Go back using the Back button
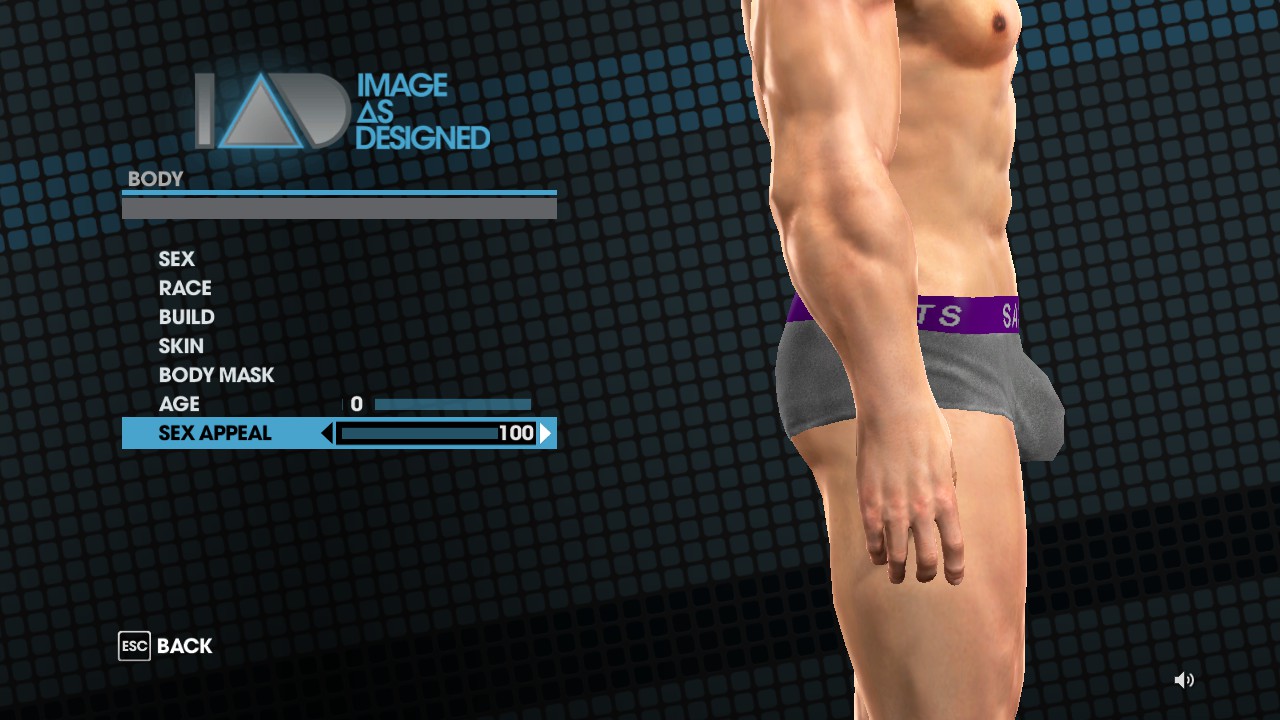1280x720 pixels. coord(166,646)
